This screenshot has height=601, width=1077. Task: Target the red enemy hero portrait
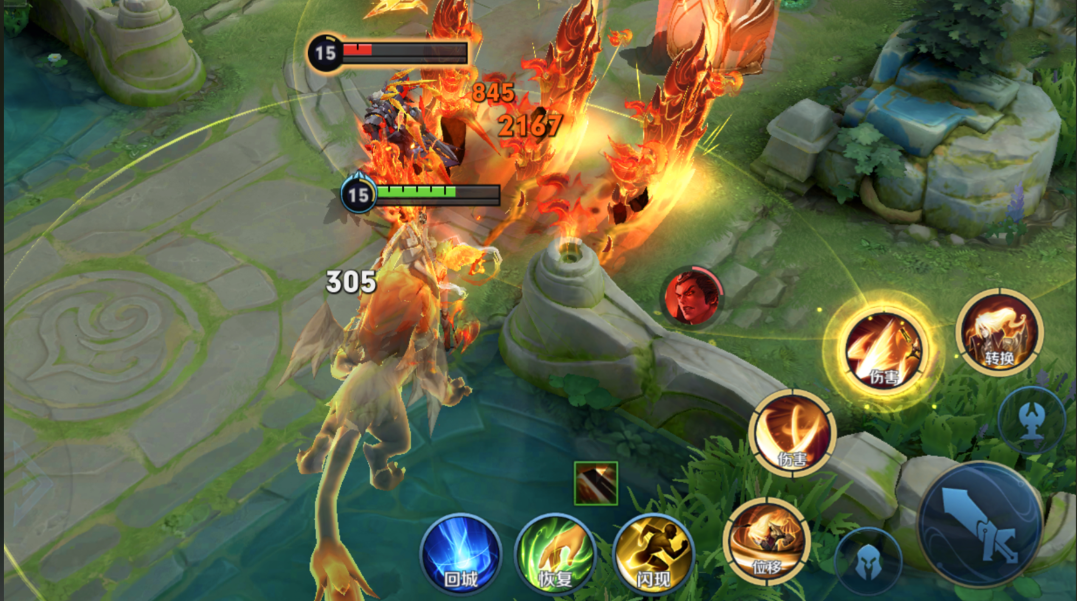tap(691, 297)
